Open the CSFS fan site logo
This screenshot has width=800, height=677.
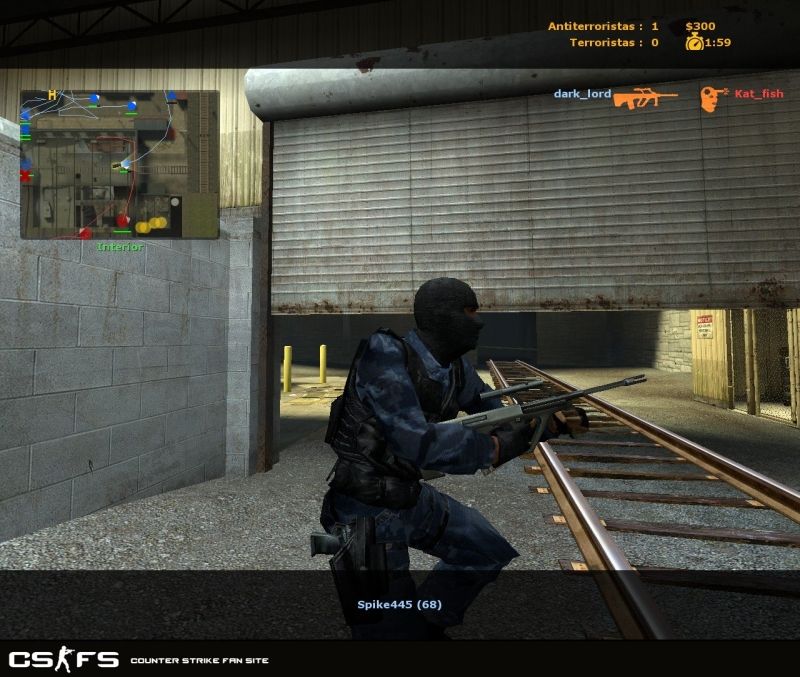(64, 659)
